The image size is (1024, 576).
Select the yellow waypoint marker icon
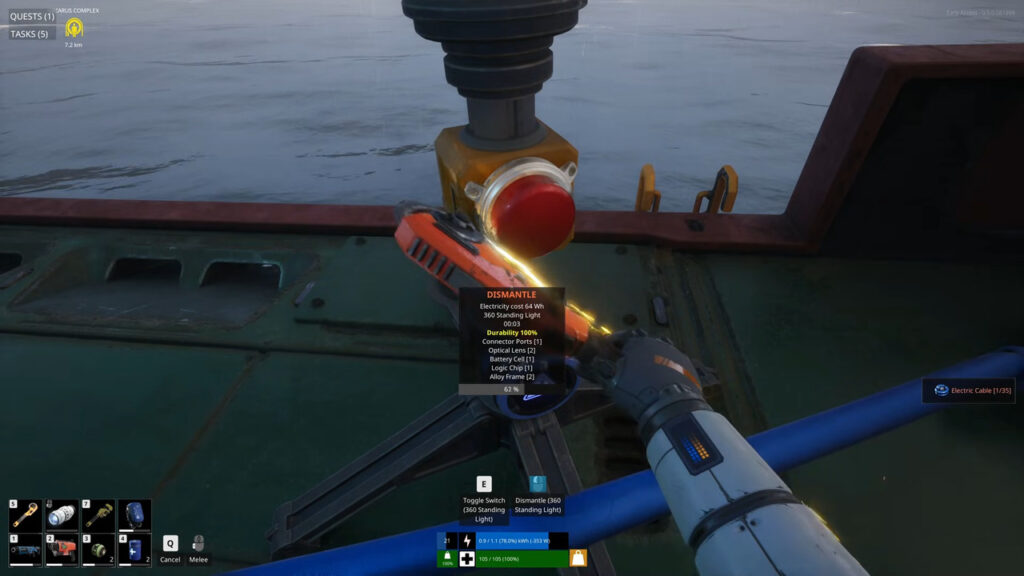73,29
